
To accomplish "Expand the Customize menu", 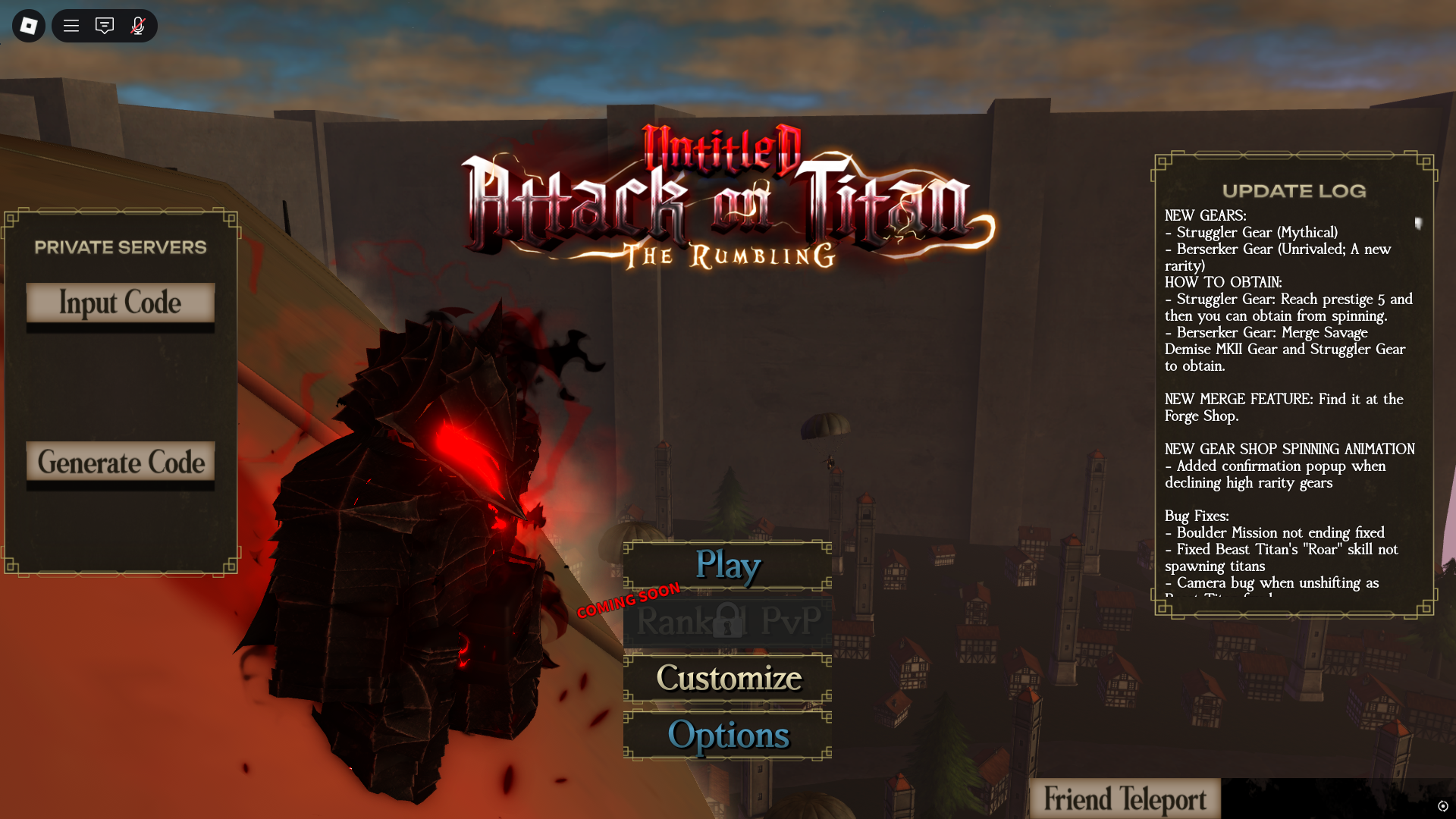I will tap(727, 678).
